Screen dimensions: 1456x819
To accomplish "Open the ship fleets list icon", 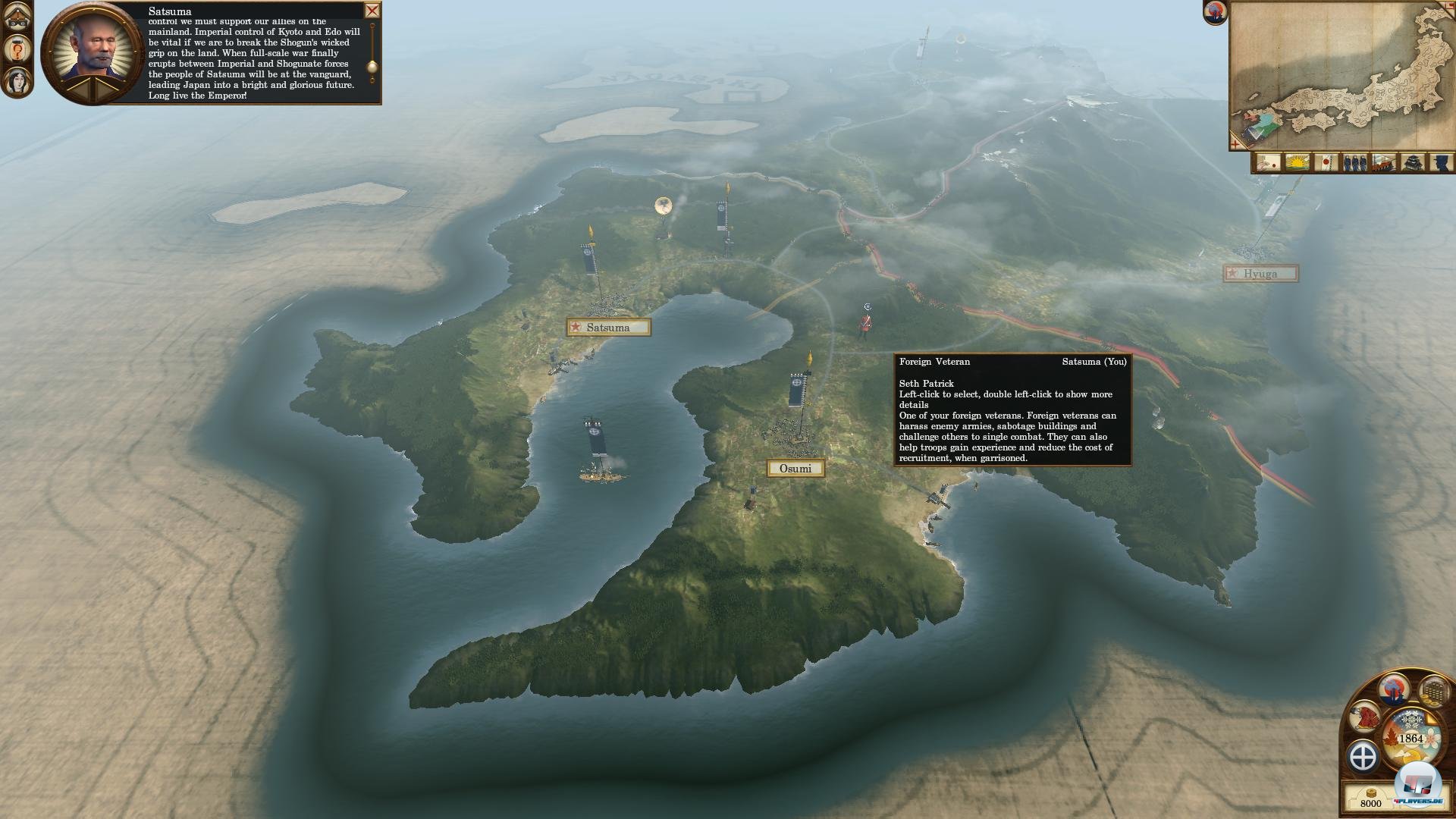I will [1383, 162].
